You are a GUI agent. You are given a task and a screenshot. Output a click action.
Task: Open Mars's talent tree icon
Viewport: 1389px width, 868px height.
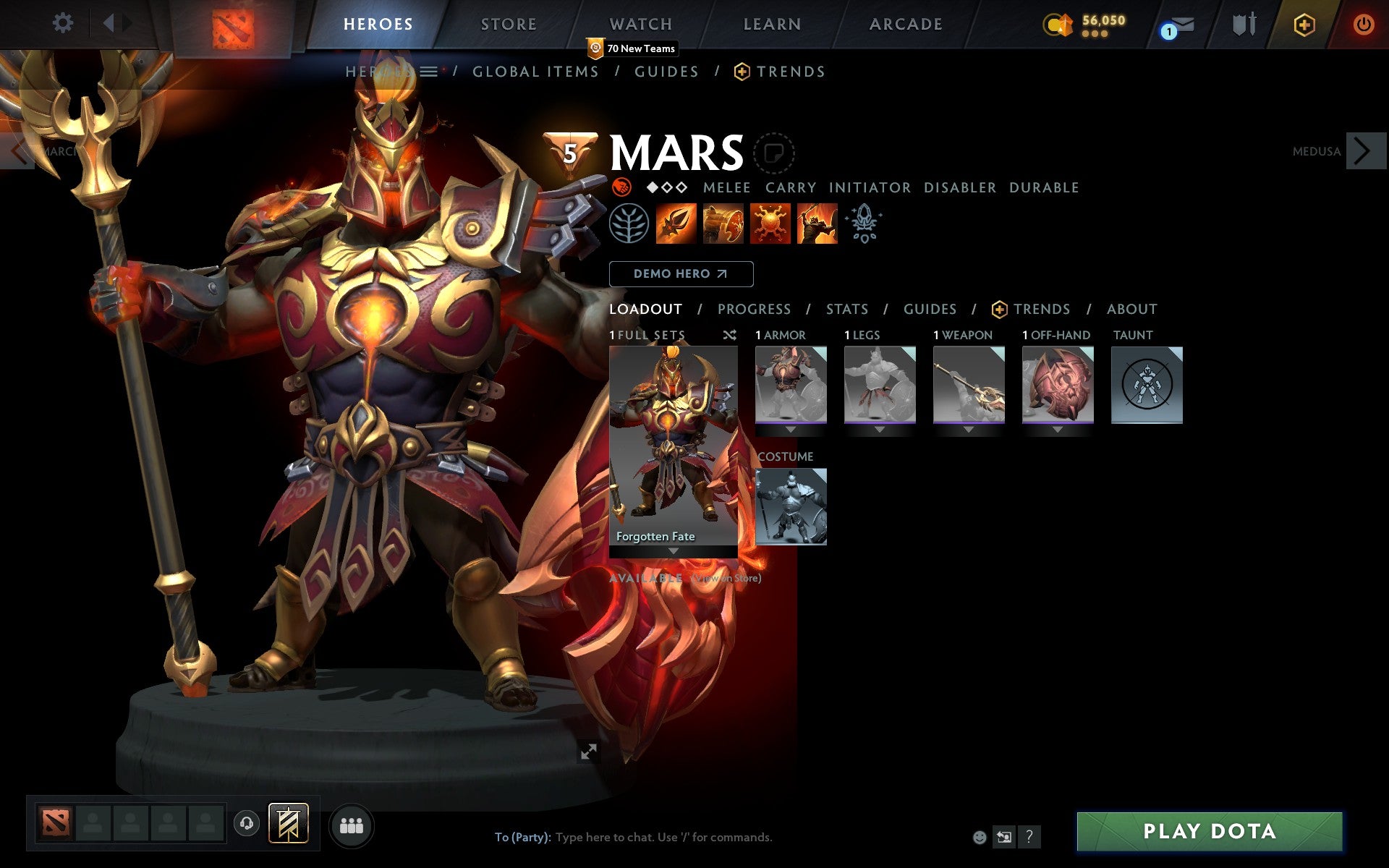pyautogui.click(x=629, y=224)
